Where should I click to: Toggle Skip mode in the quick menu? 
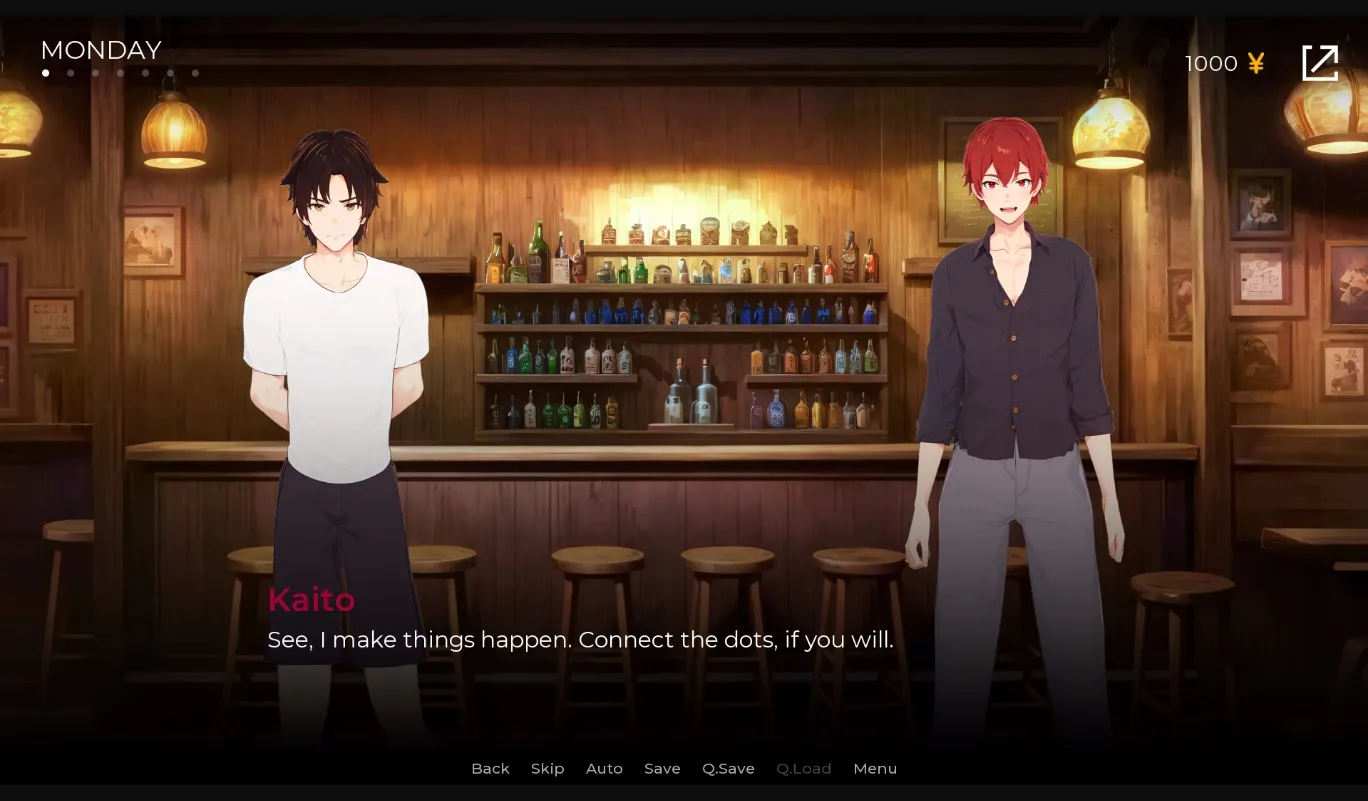547,768
